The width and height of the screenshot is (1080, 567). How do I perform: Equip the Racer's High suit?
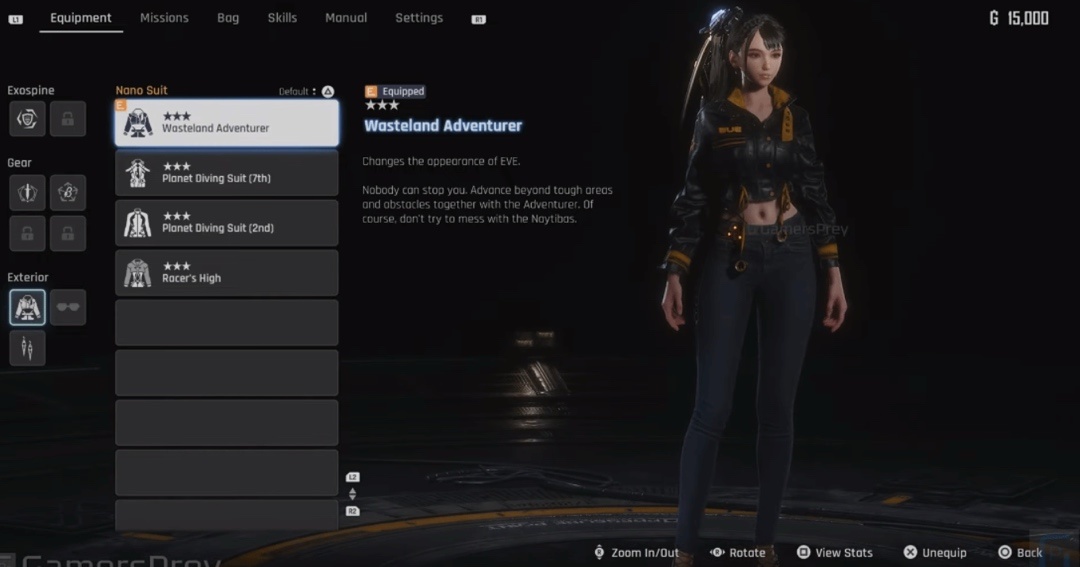pyautogui.click(x=227, y=273)
